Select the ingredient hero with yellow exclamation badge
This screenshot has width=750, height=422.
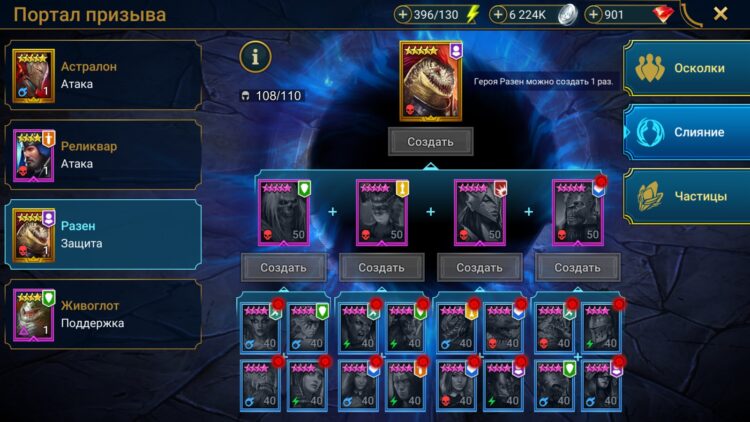[x=381, y=212]
